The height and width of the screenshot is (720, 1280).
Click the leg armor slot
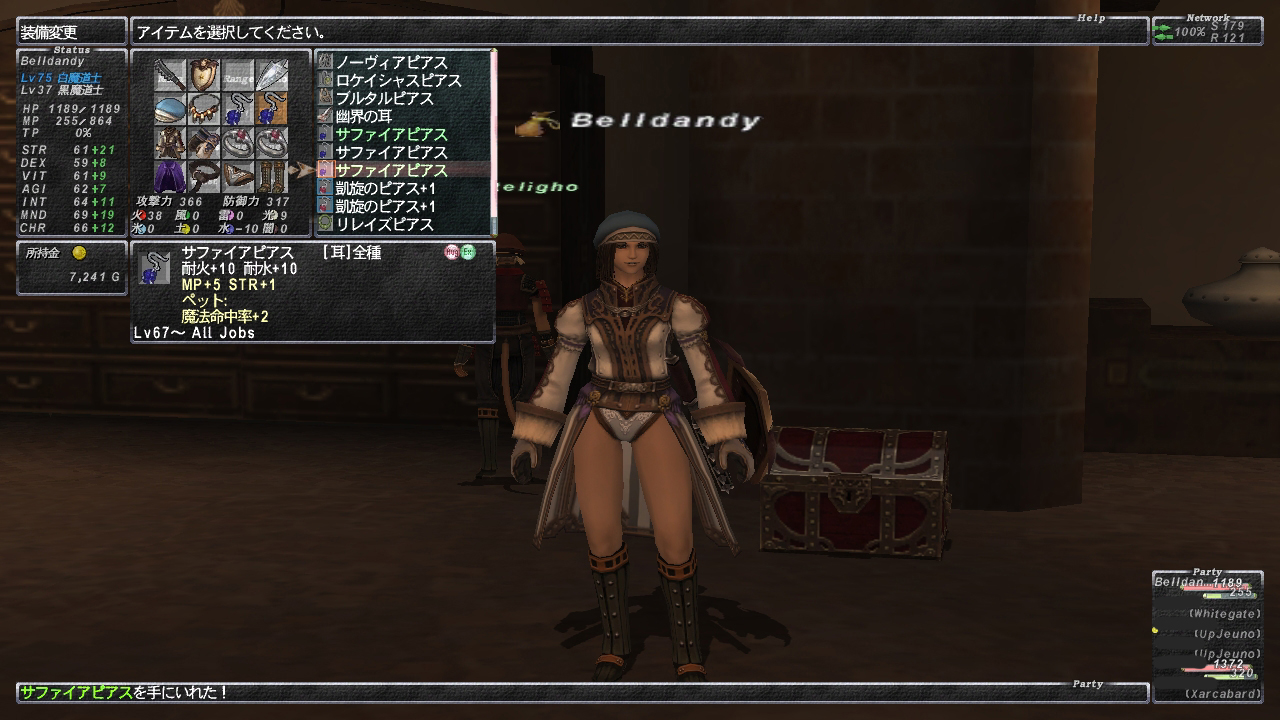238,177
